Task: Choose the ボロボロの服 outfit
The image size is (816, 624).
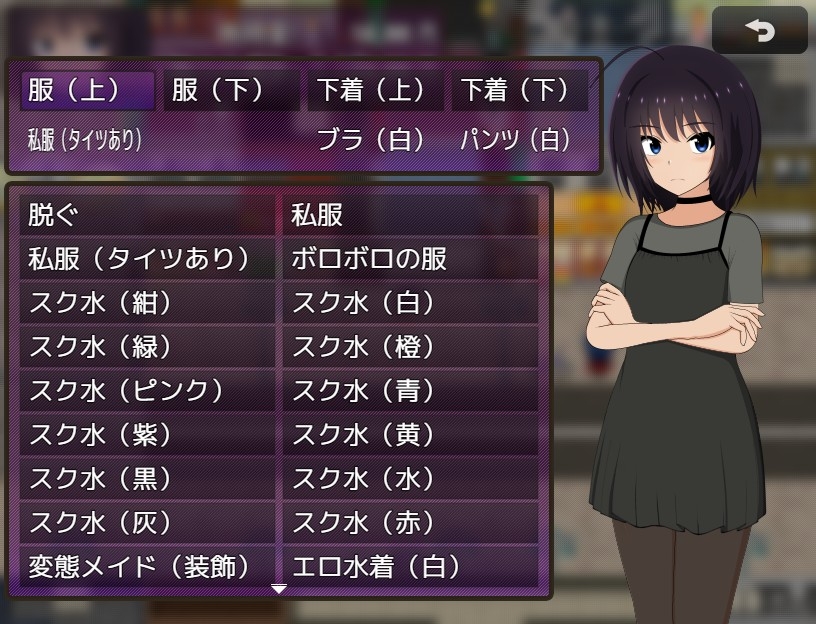Action: point(410,259)
